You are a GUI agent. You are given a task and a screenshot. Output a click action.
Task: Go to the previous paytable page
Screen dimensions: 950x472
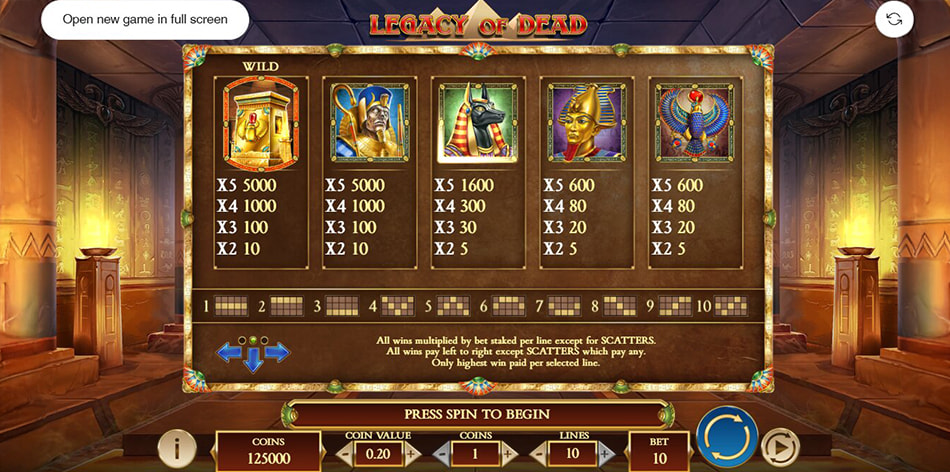click(x=230, y=351)
